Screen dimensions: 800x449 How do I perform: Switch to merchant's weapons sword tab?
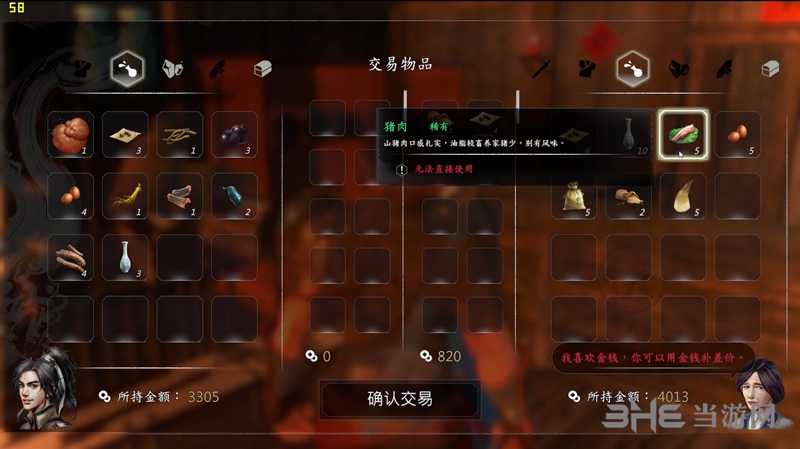coord(543,68)
